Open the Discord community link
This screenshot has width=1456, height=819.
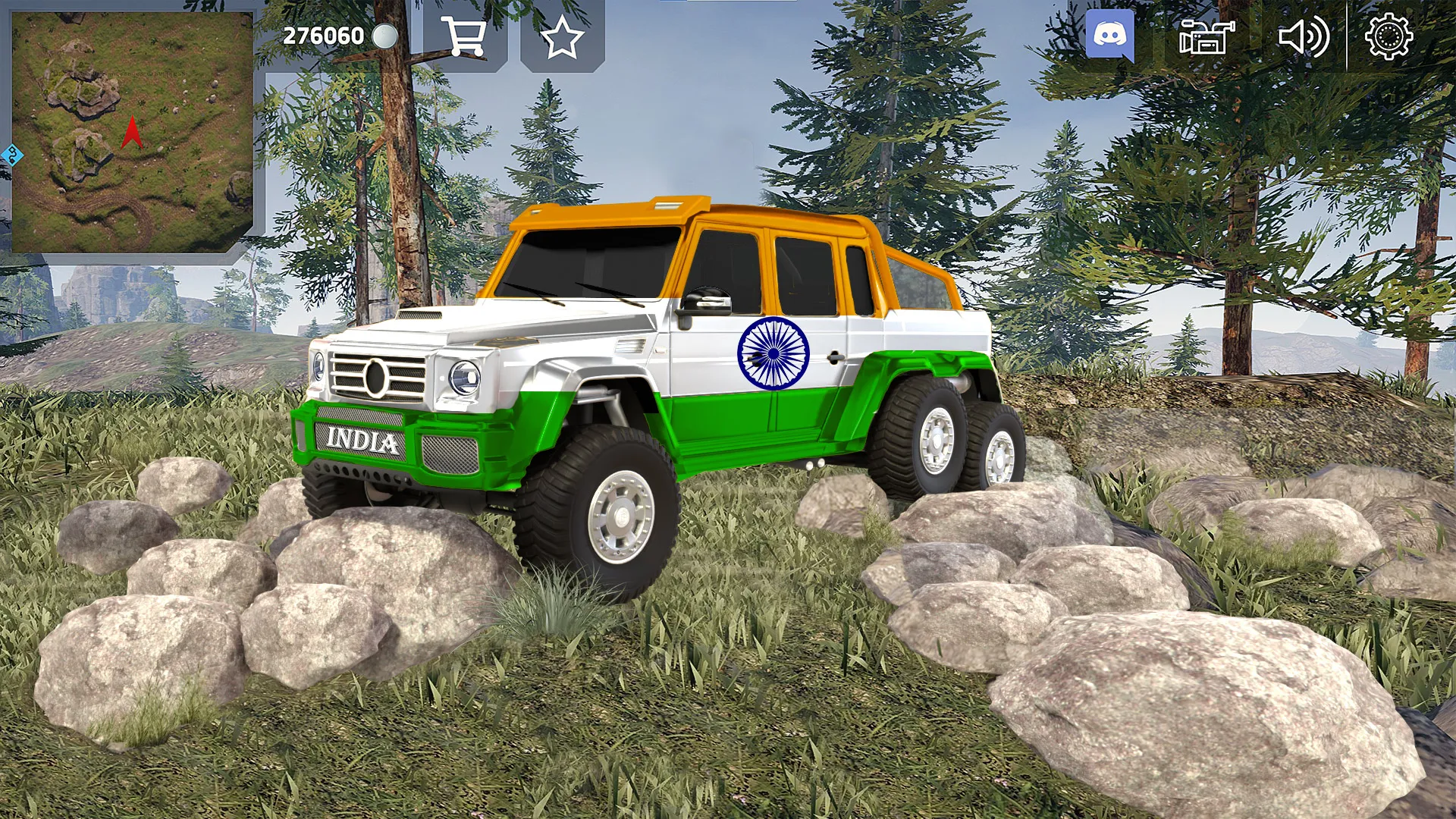(x=1109, y=35)
